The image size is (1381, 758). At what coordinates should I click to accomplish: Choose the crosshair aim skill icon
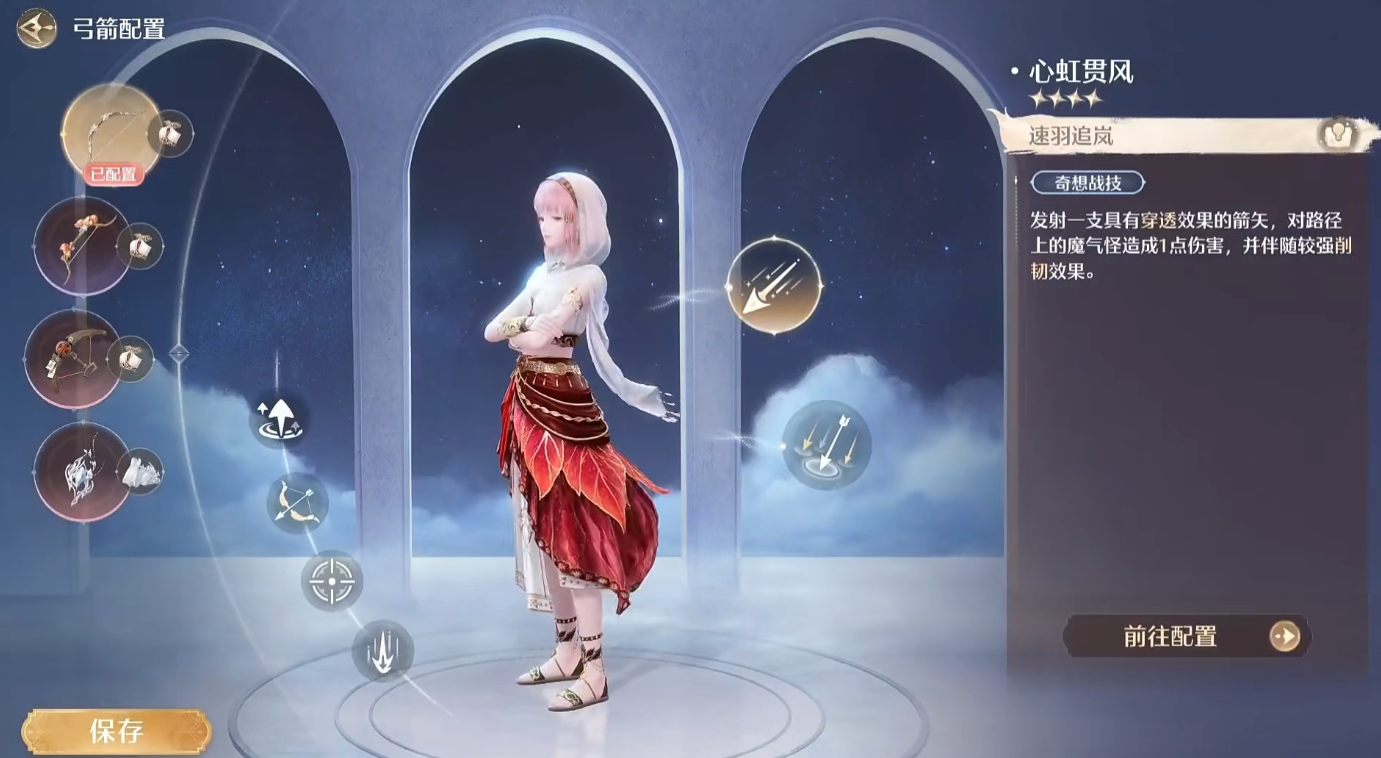pyautogui.click(x=331, y=581)
